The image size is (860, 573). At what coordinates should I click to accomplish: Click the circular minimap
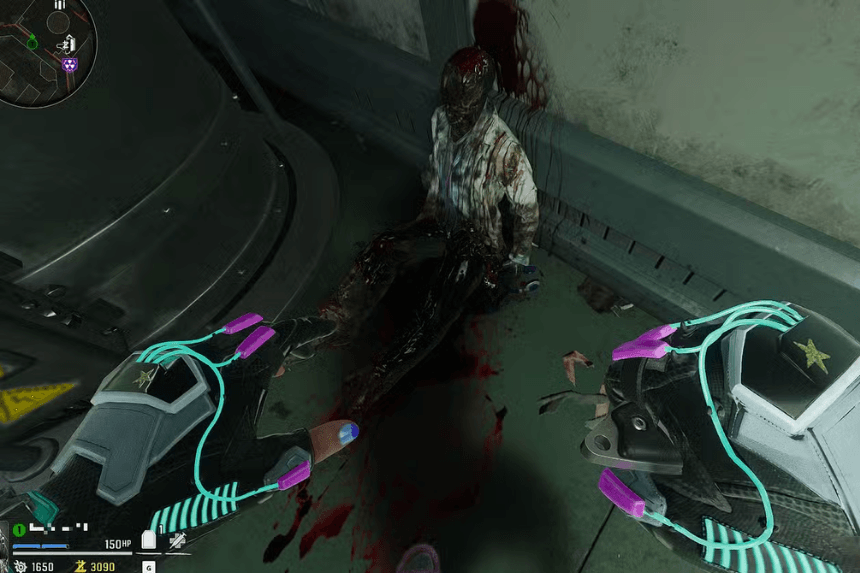[45, 52]
